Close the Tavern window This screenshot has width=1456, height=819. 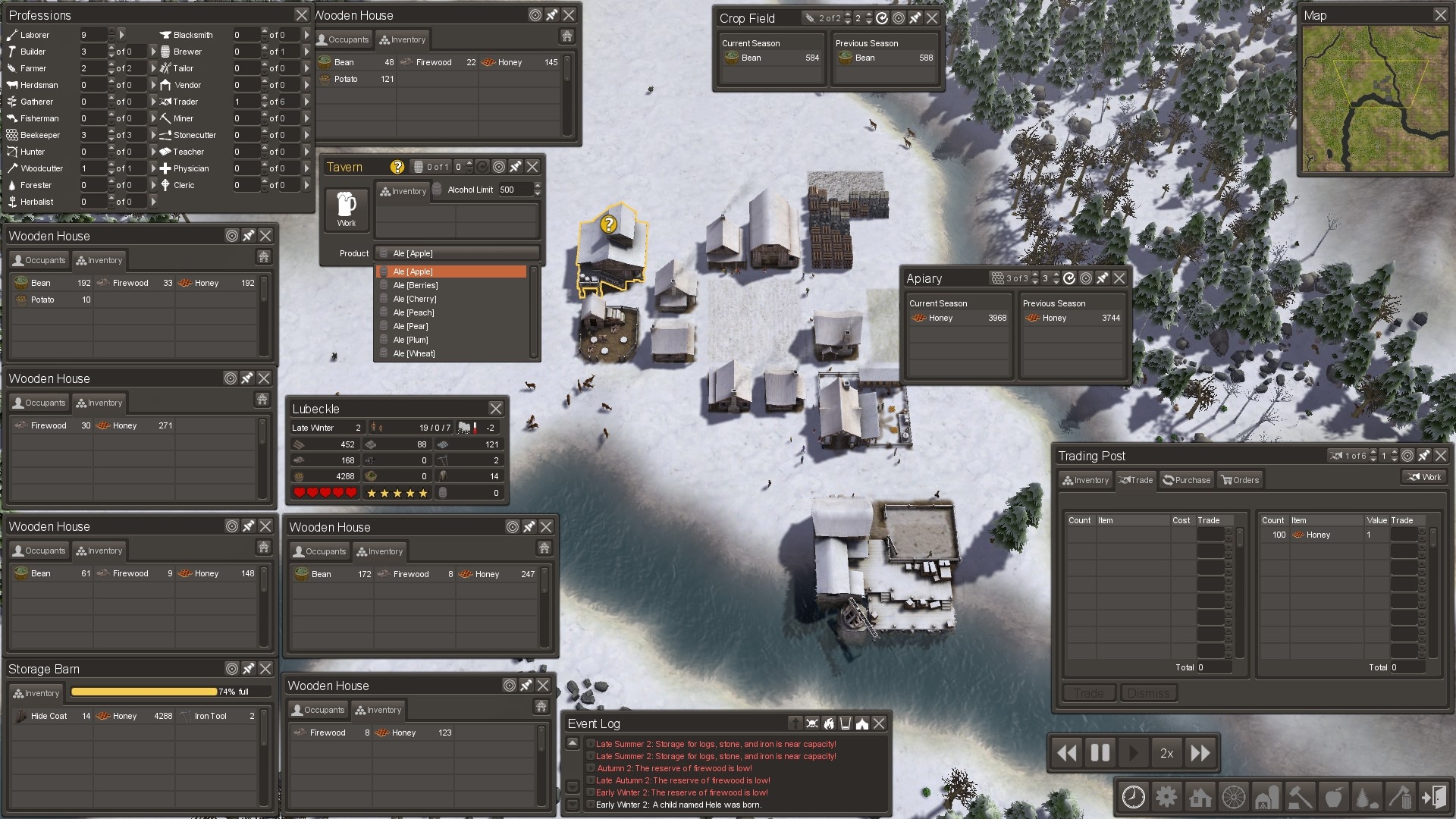click(532, 167)
